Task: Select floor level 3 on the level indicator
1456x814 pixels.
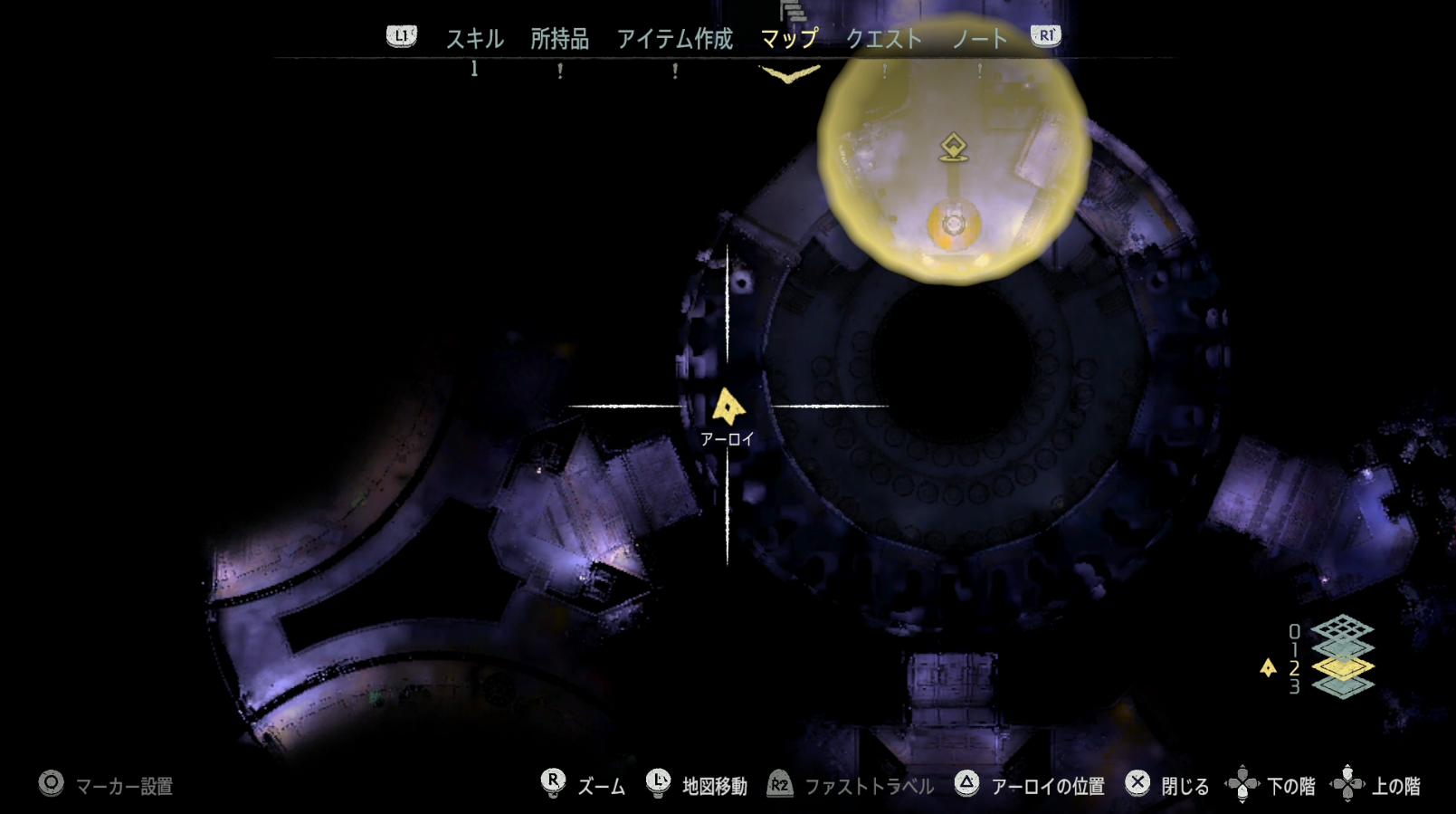Action: pyautogui.click(x=1295, y=686)
